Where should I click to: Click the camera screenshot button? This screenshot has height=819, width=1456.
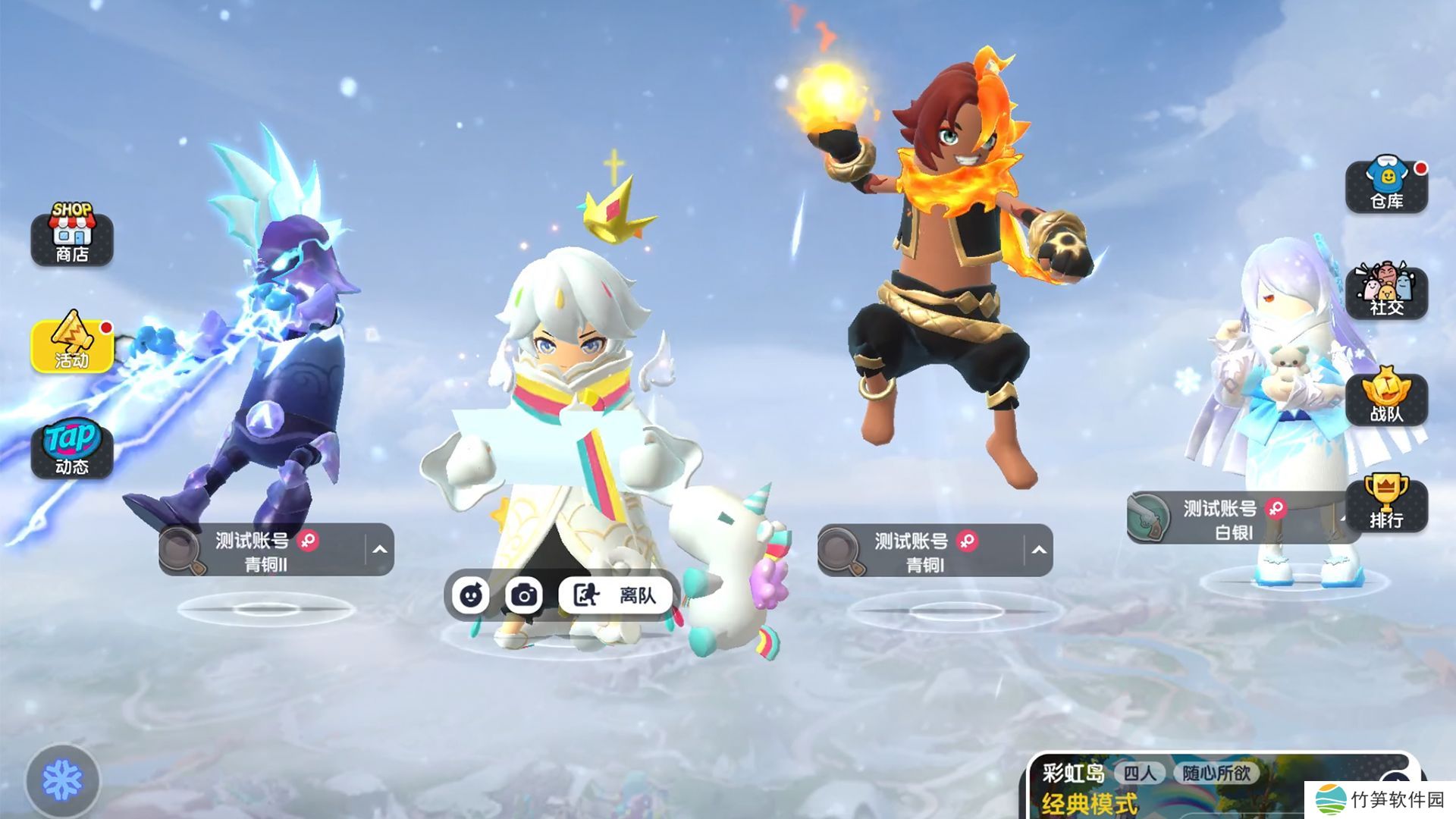point(524,595)
